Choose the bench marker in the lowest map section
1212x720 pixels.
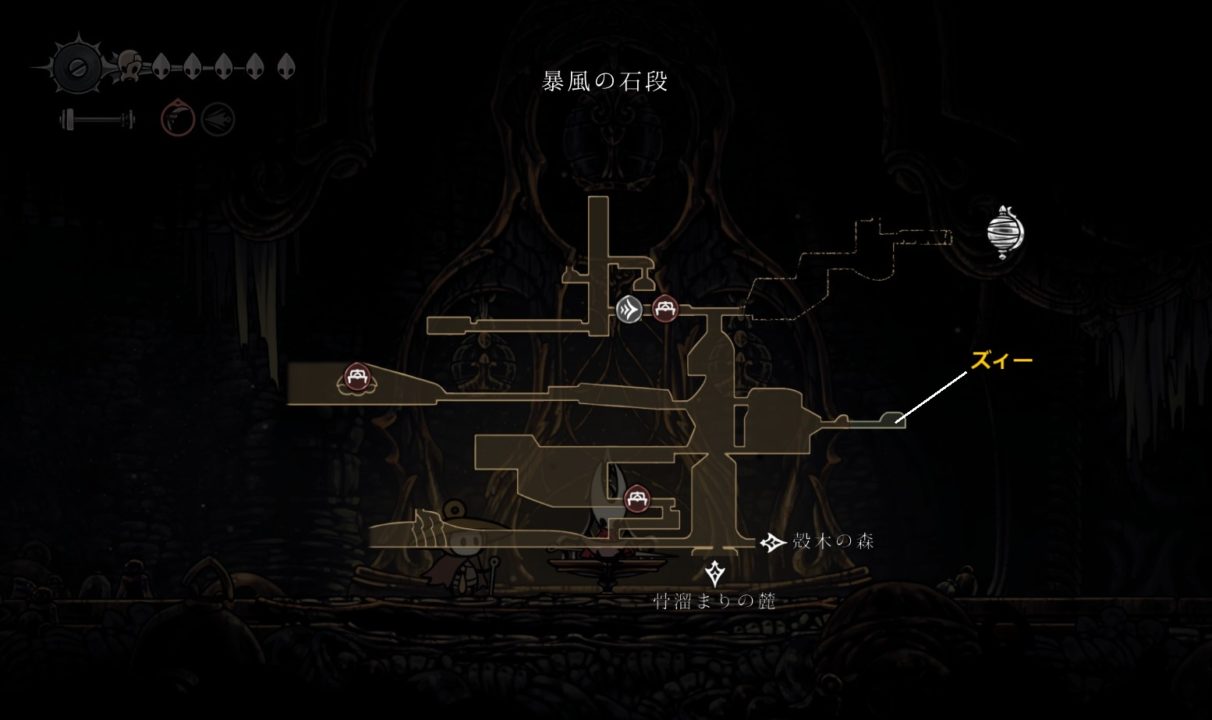pyautogui.click(x=635, y=499)
